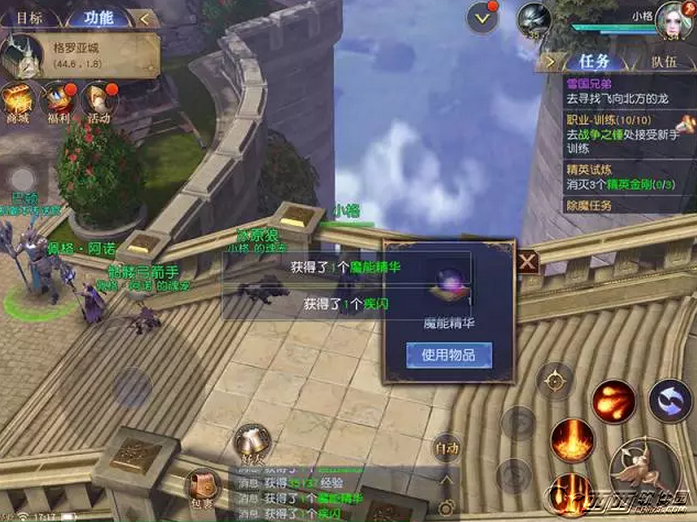Close the item popup with the X
The width and height of the screenshot is (697, 522).
(x=527, y=263)
